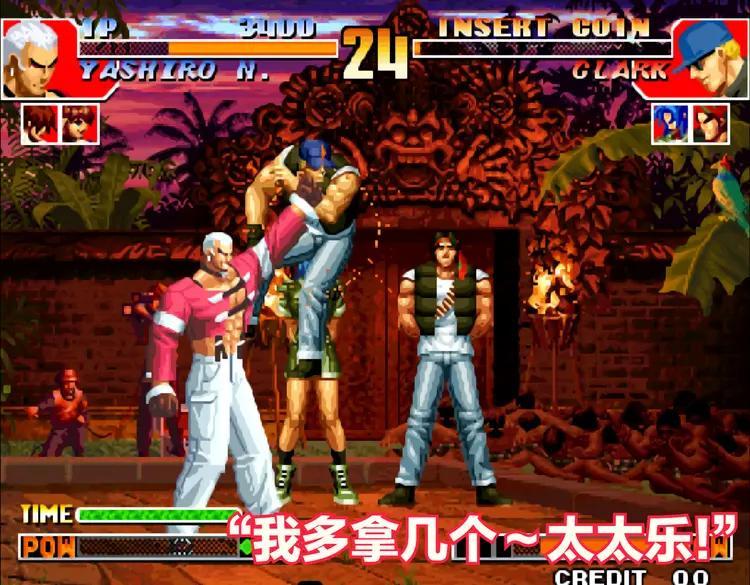This screenshot has width=750, height=585.
Task: Click Yashiro's player one portrait
Action: click(x=33, y=58)
